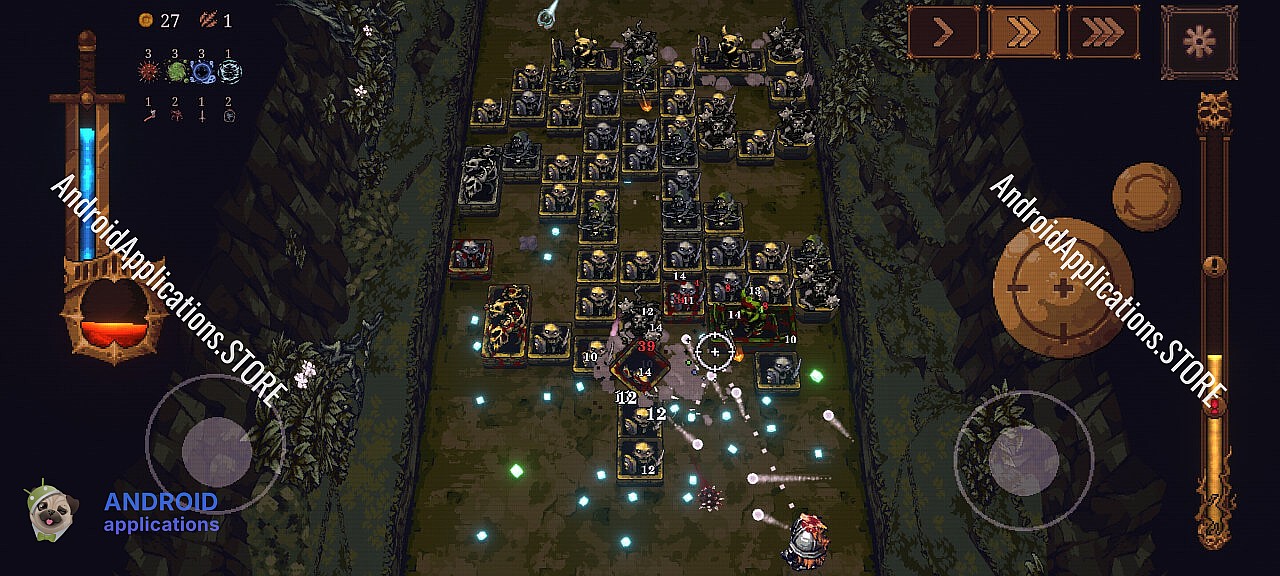
Task: Touch the right aiming joystick
Action: (1023, 459)
